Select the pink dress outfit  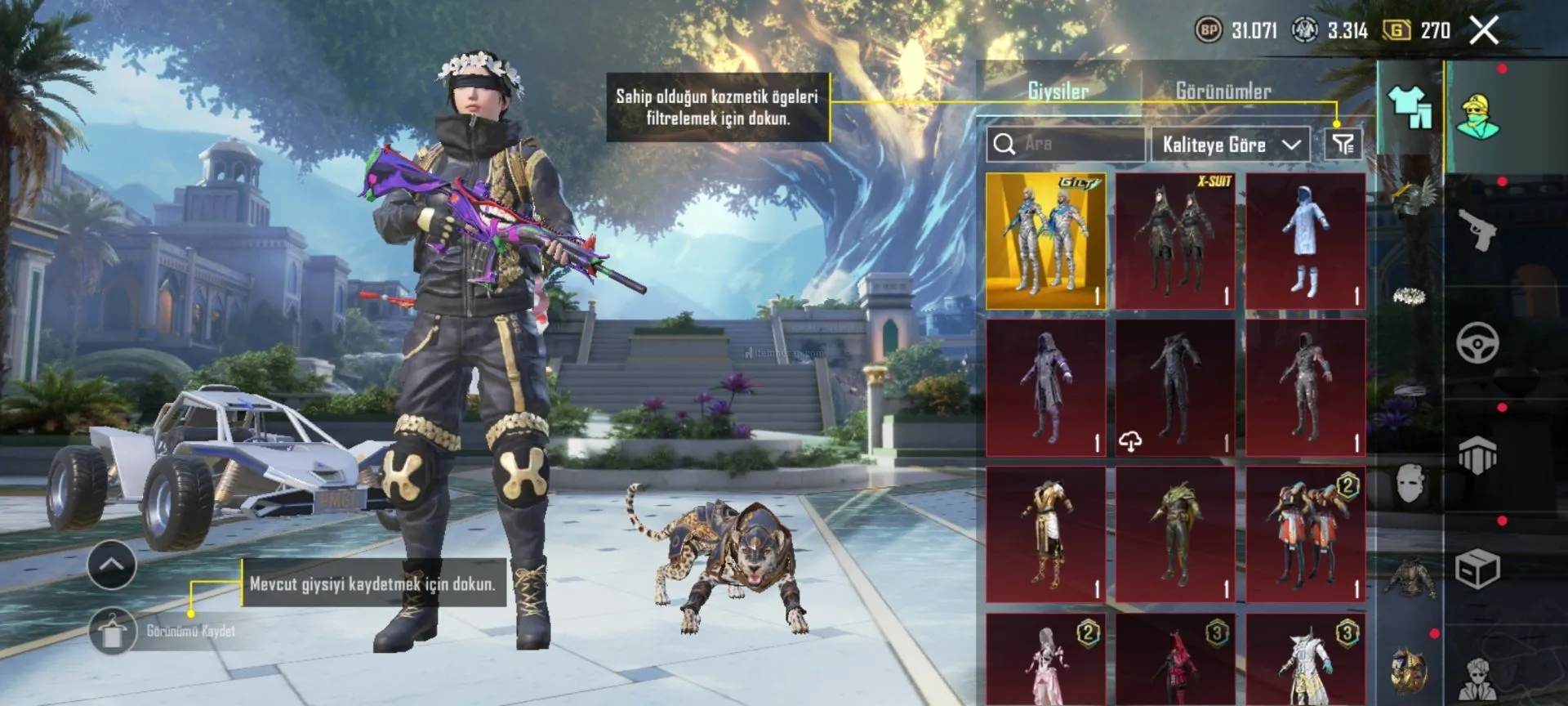pos(1045,660)
